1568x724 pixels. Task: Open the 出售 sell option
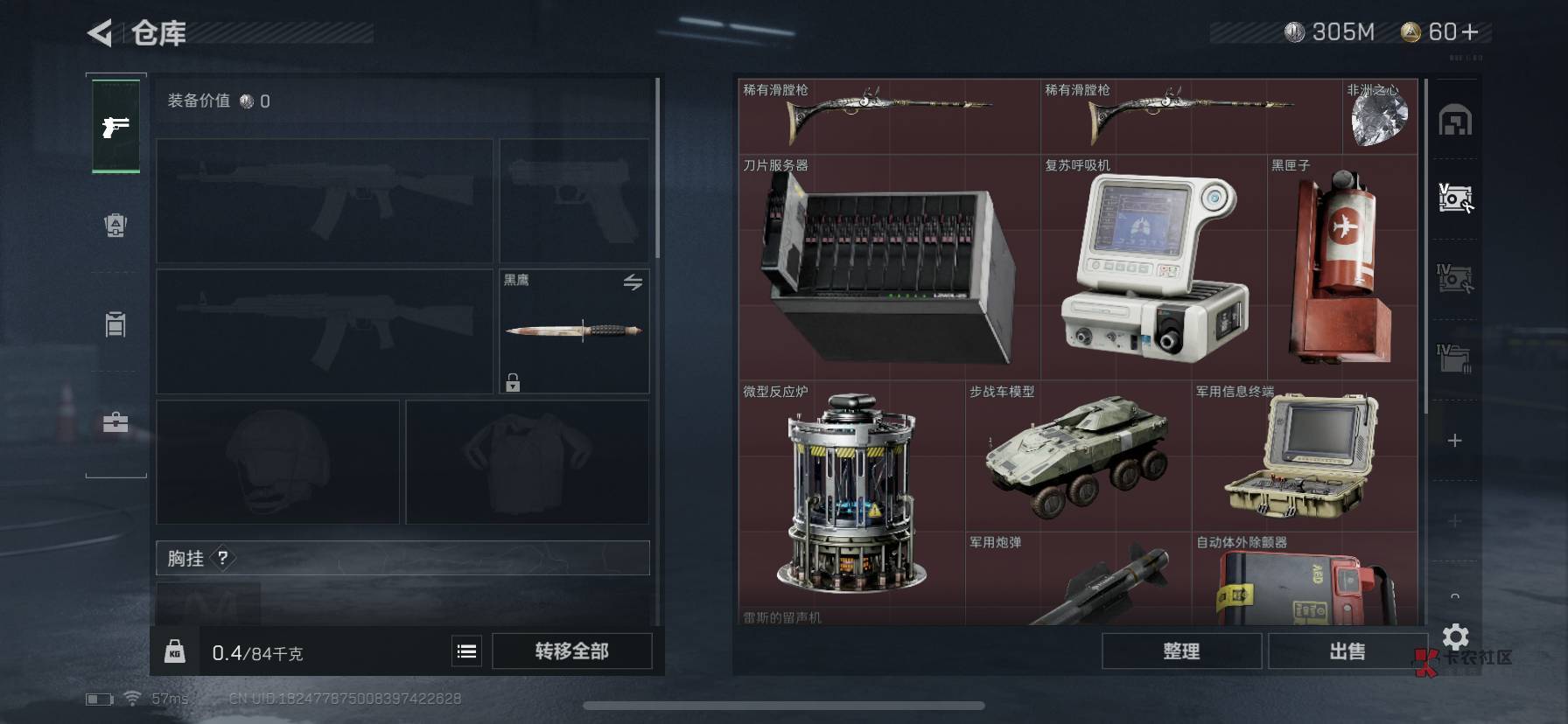[x=1347, y=651]
